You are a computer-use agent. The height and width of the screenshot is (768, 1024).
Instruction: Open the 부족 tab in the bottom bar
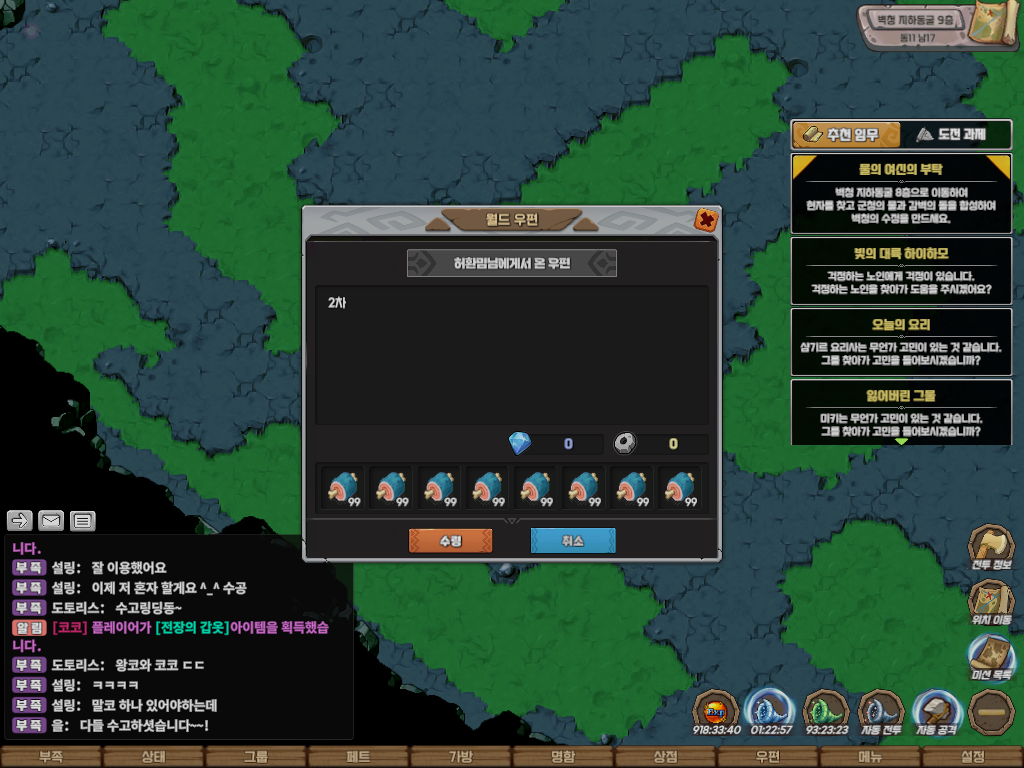click(x=50, y=757)
